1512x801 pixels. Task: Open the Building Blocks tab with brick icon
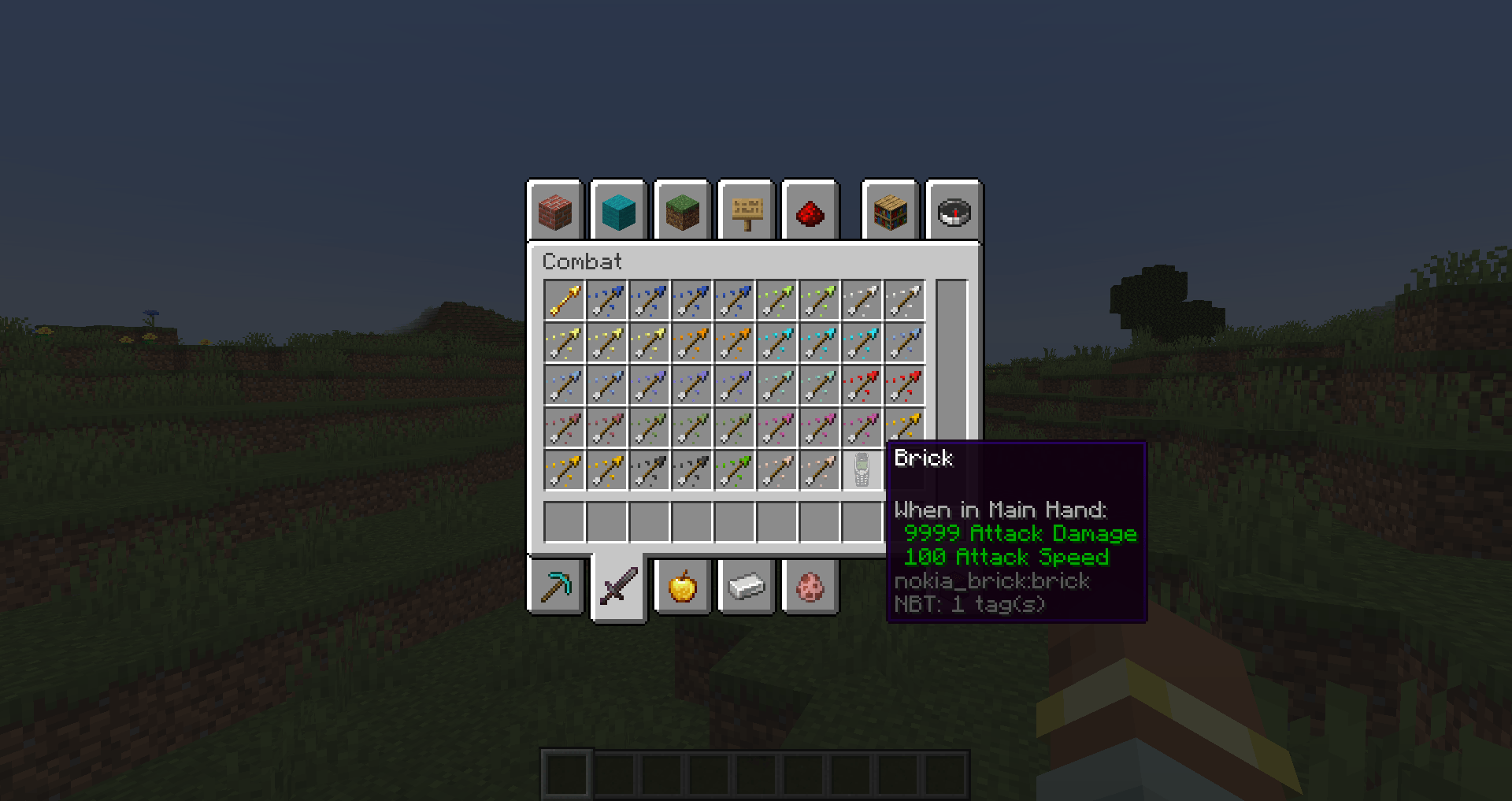point(555,210)
